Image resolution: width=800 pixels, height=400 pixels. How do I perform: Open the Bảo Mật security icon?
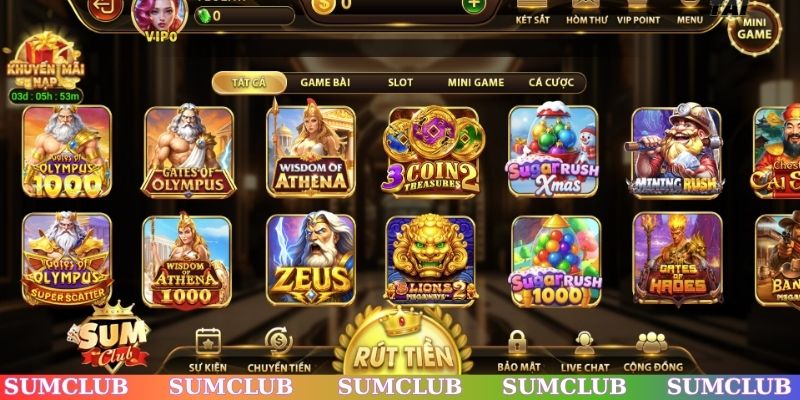pos(518,350)
